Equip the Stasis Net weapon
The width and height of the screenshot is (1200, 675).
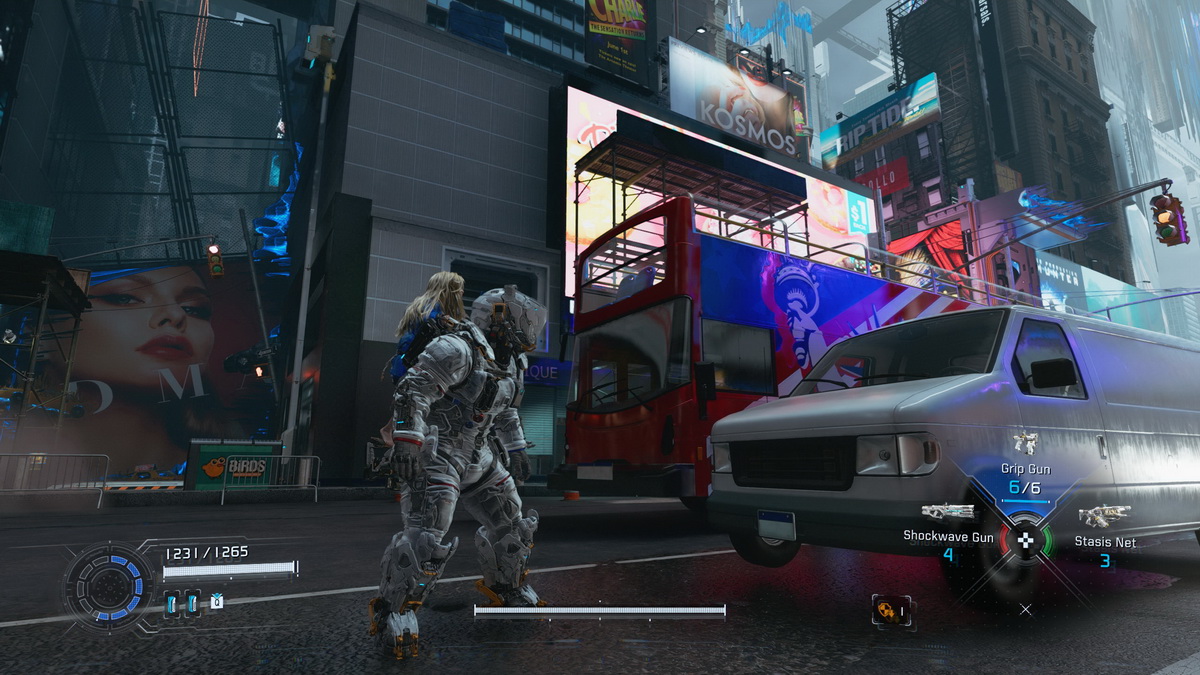(x=1104, y=516)
